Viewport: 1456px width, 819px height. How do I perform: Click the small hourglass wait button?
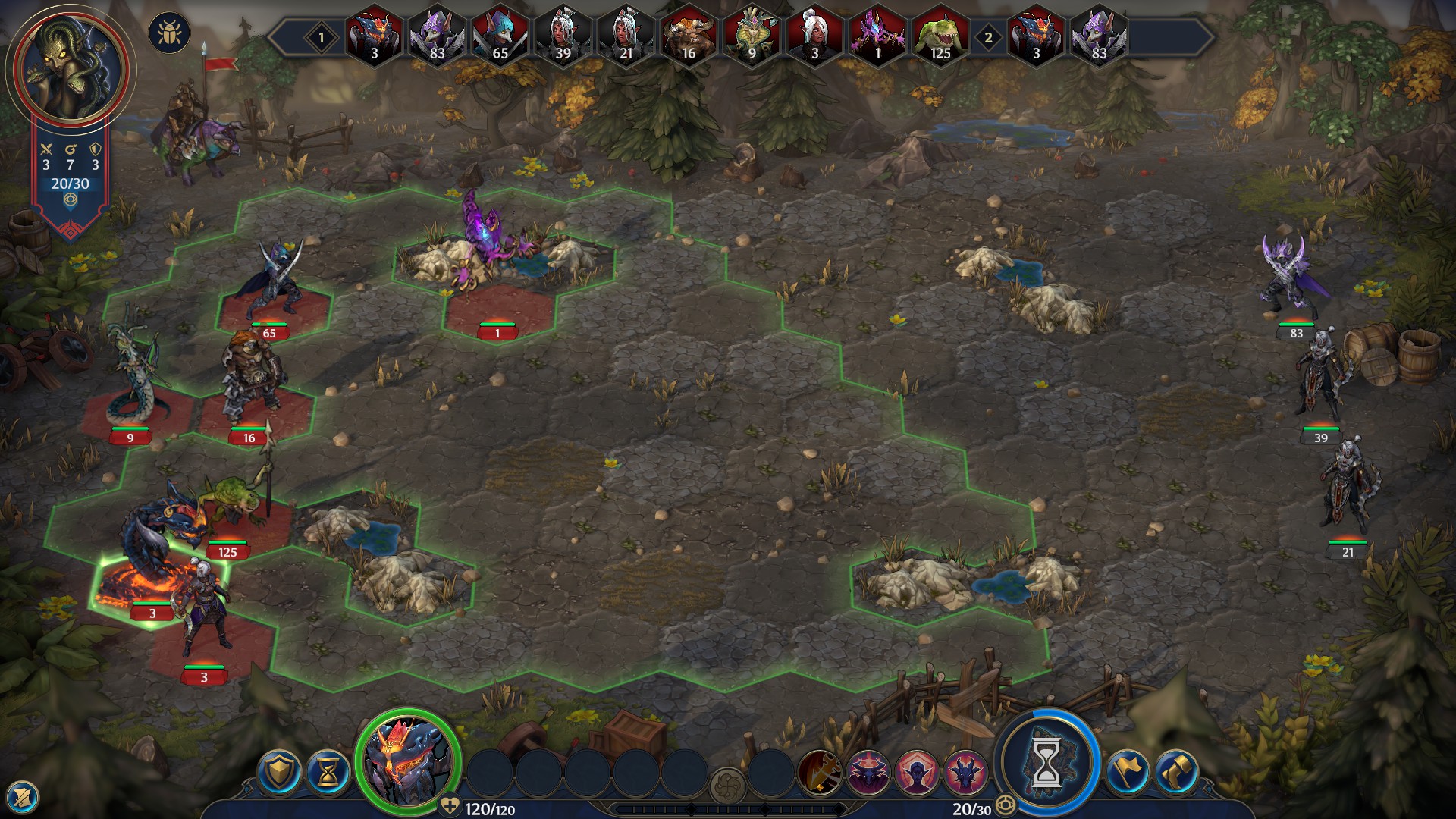[x=328, y=772]
